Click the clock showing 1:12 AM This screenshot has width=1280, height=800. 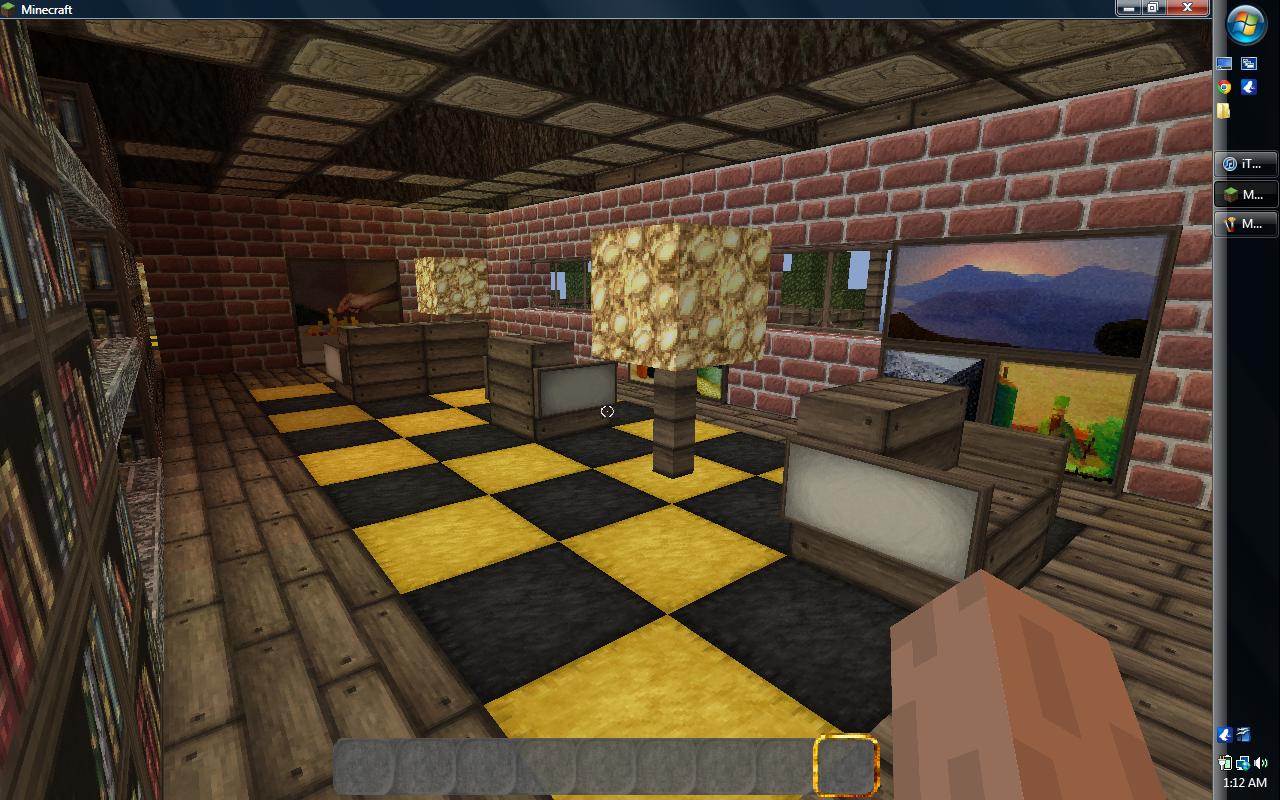(1246, 782)
